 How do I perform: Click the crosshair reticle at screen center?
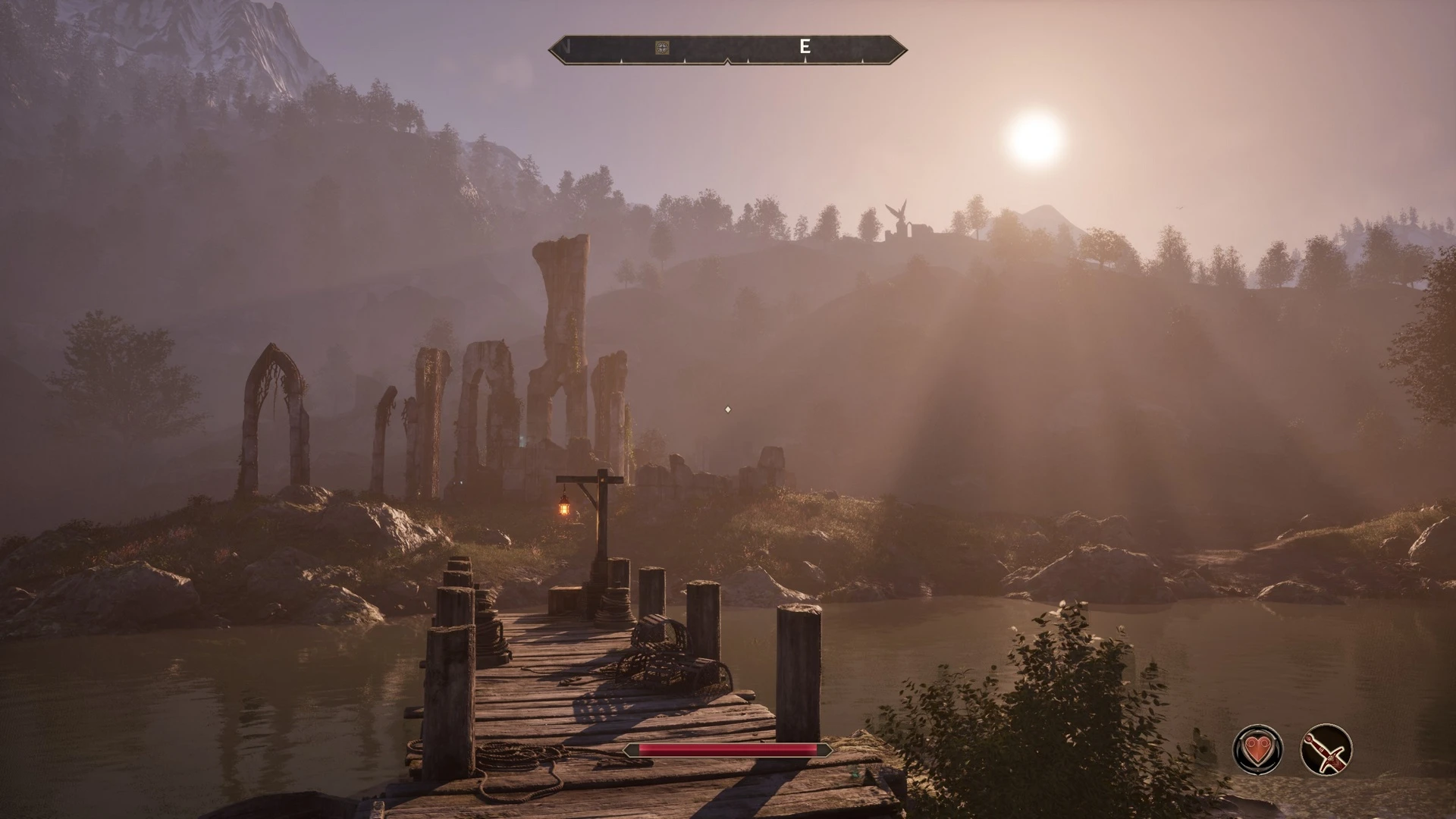point(728,409)
